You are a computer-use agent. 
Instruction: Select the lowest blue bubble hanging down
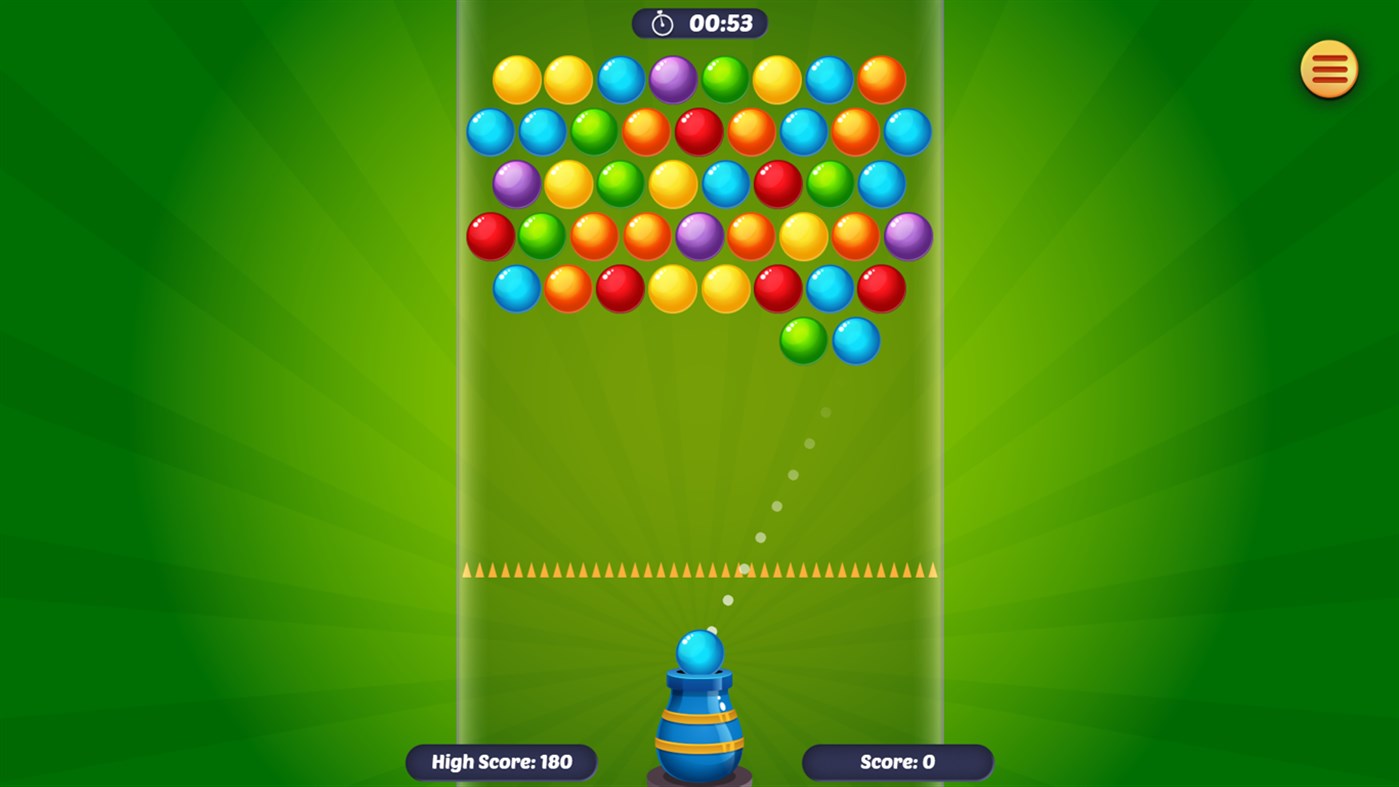(855, 341)
